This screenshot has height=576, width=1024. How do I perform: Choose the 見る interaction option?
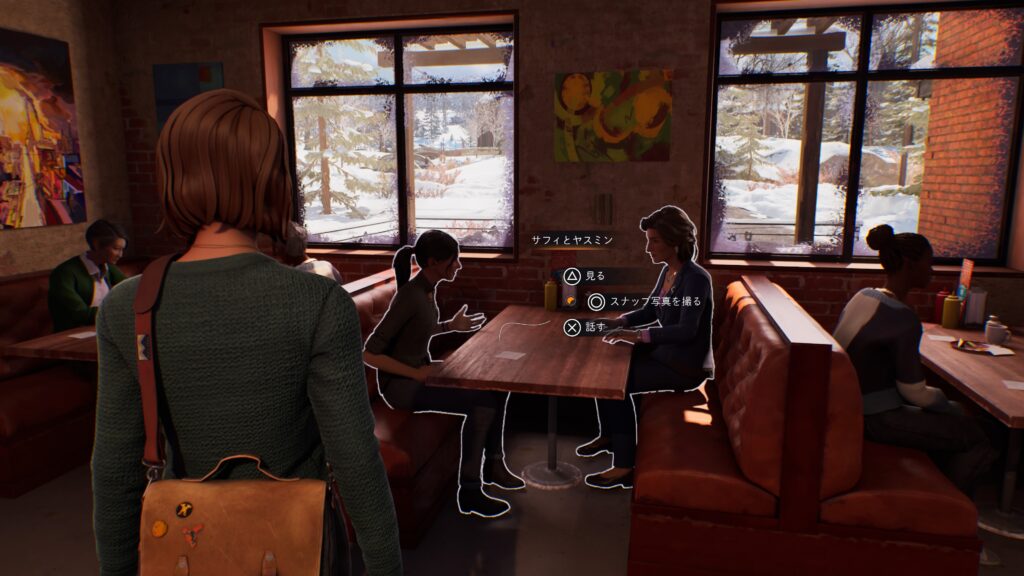pos(583,275)
